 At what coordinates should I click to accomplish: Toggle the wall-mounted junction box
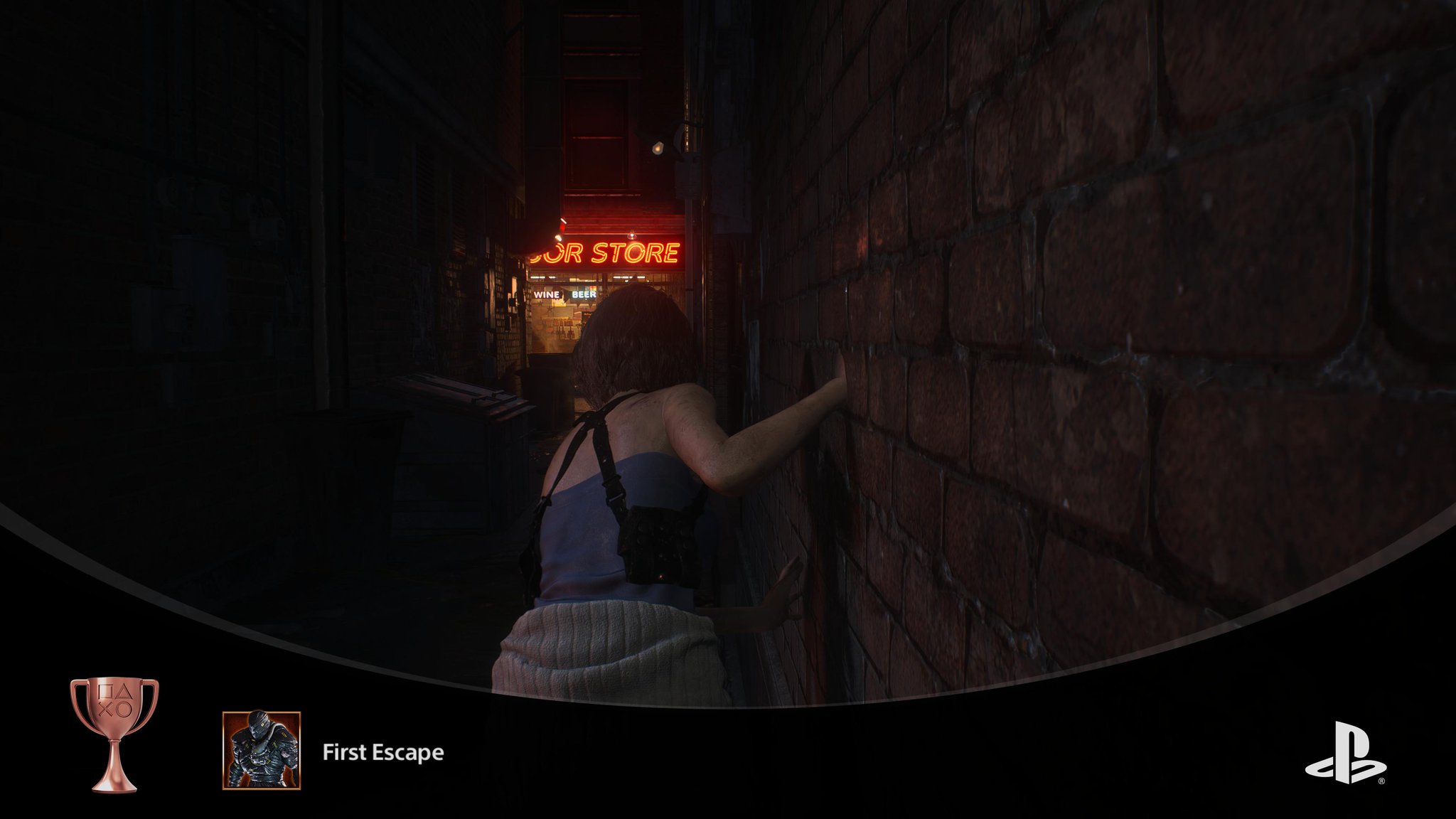point(687,179)
